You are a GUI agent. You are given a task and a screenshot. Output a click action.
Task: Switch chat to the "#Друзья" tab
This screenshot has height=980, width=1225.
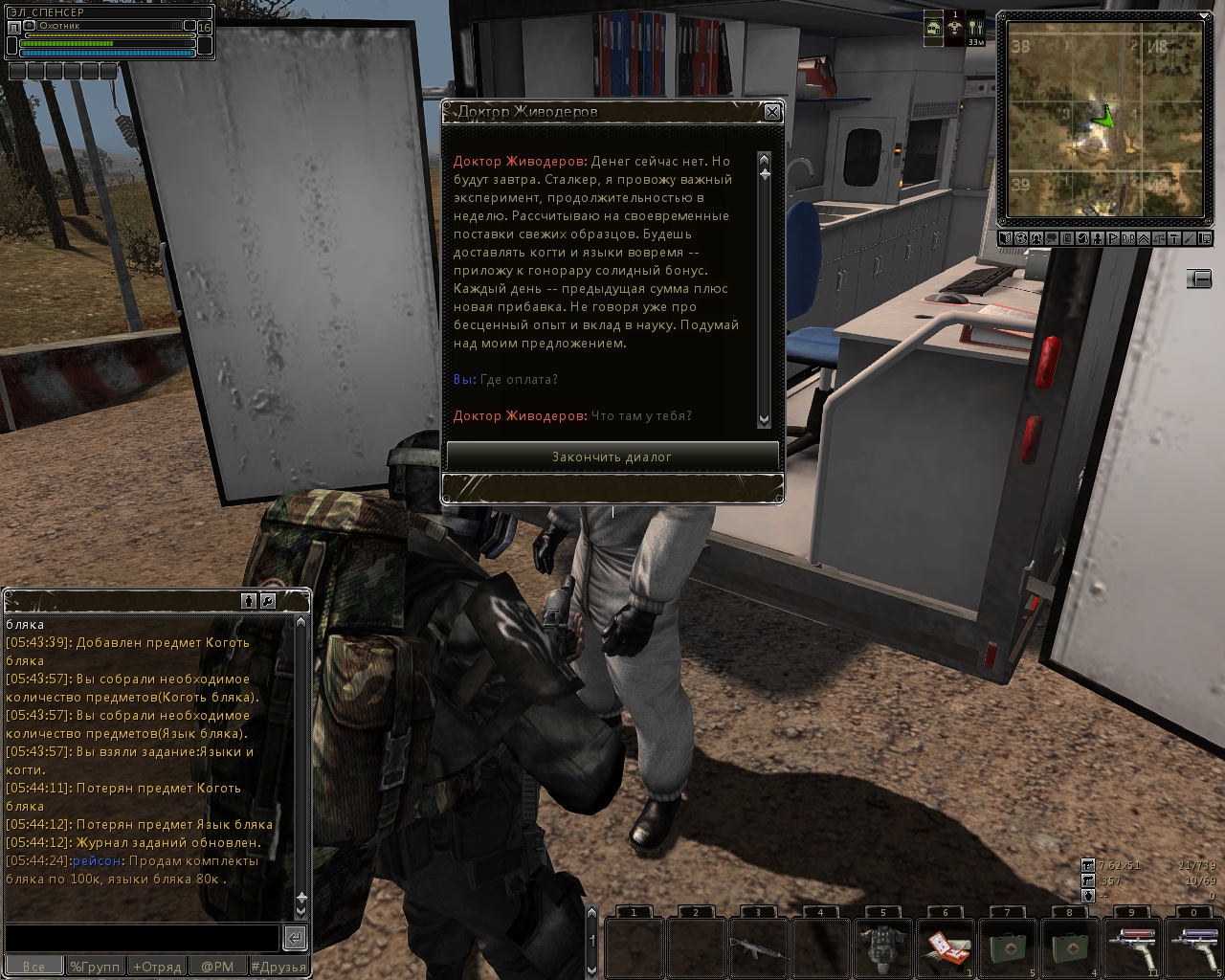[278, 967]
